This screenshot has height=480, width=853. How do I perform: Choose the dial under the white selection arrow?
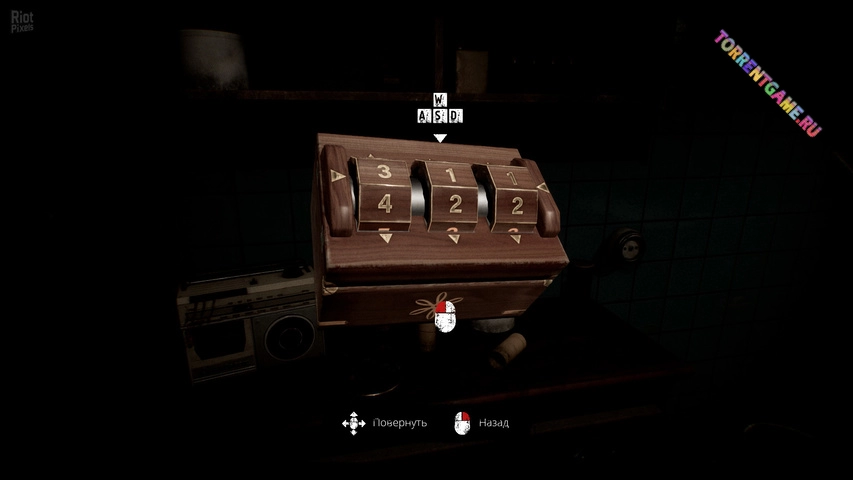click(451, 194)
